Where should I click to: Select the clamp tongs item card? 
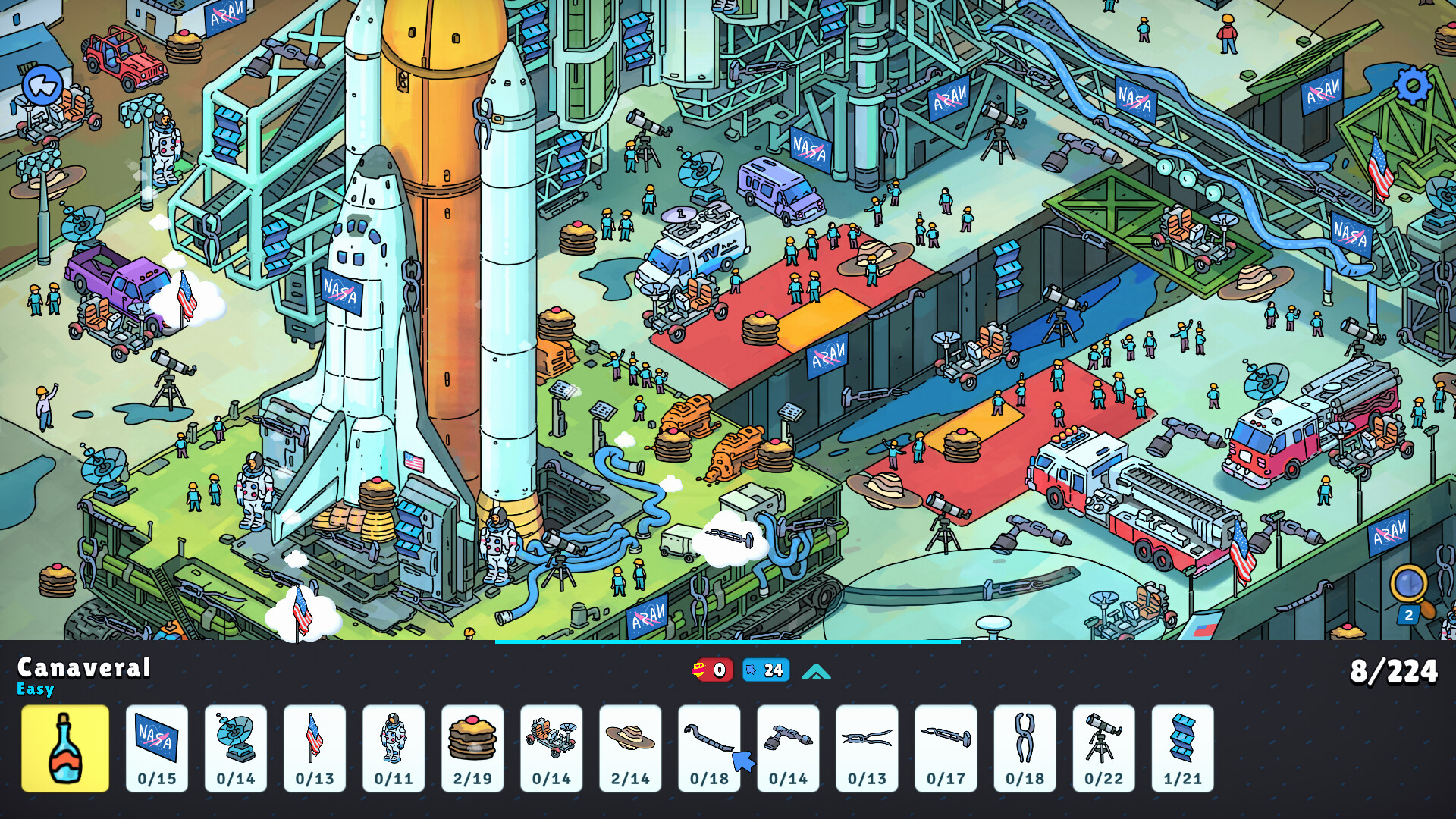click(x=1025, y=748)
